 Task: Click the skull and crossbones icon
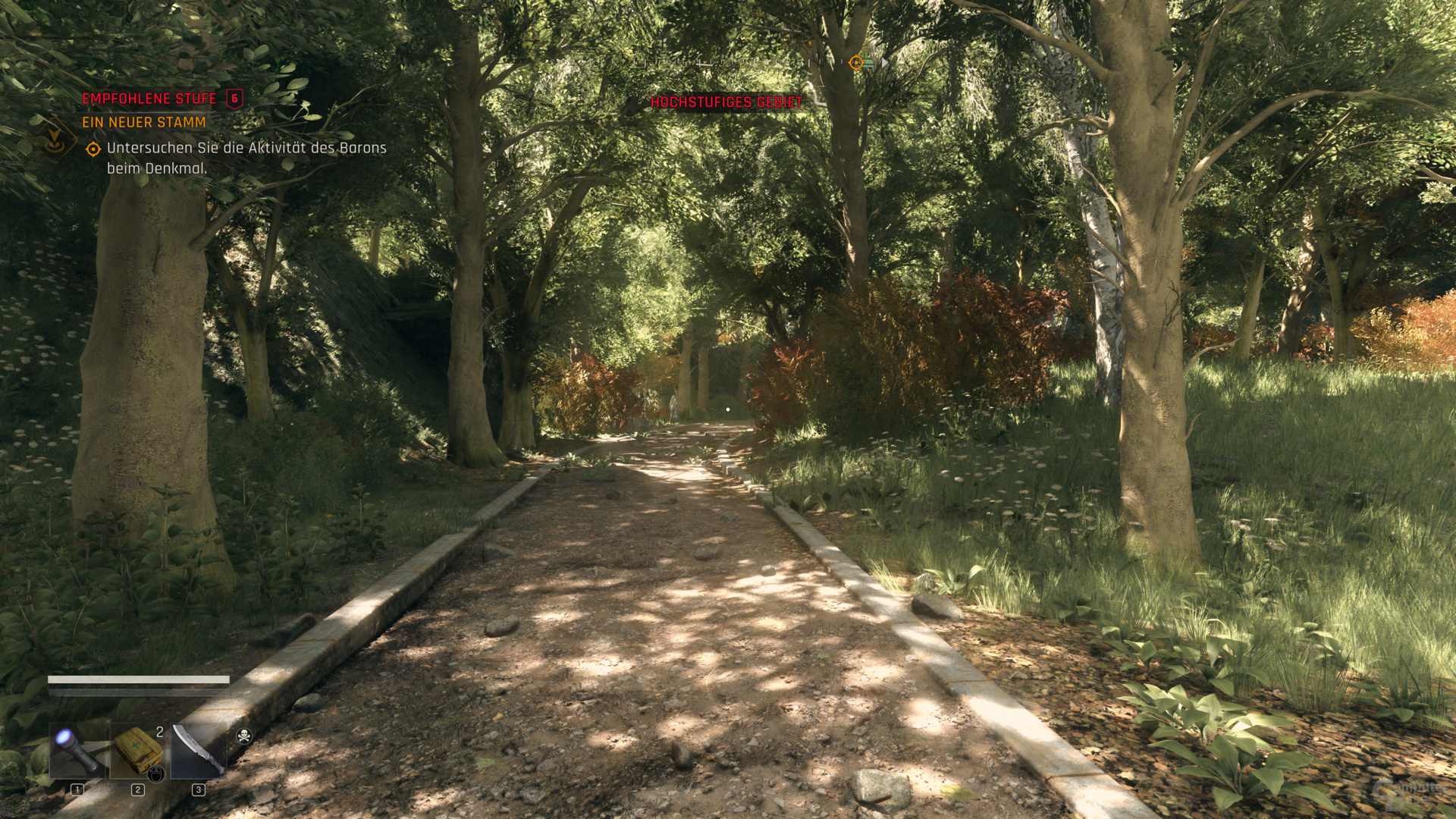244,735
